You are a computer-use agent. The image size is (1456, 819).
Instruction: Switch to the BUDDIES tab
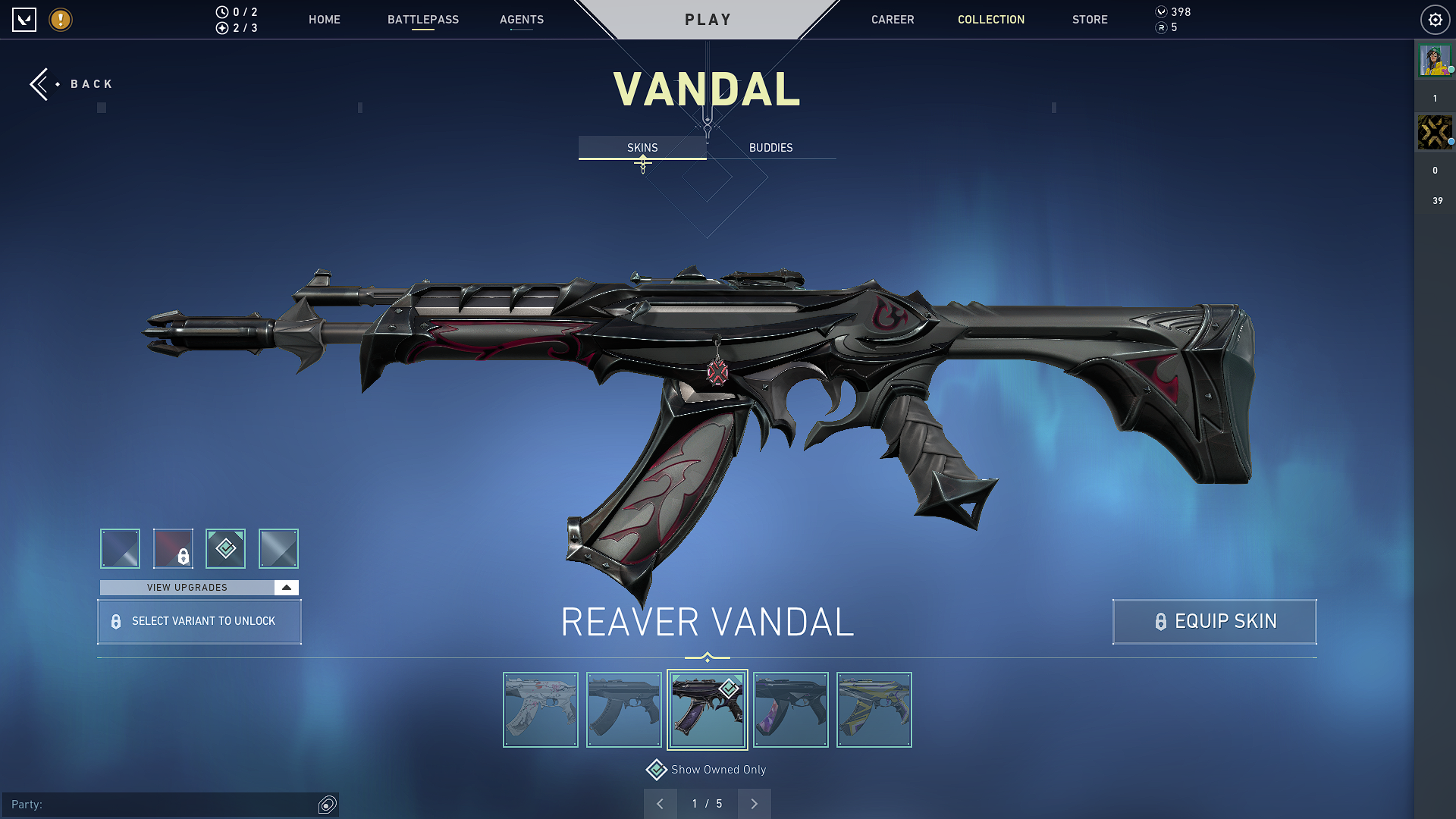coord(770,148)
